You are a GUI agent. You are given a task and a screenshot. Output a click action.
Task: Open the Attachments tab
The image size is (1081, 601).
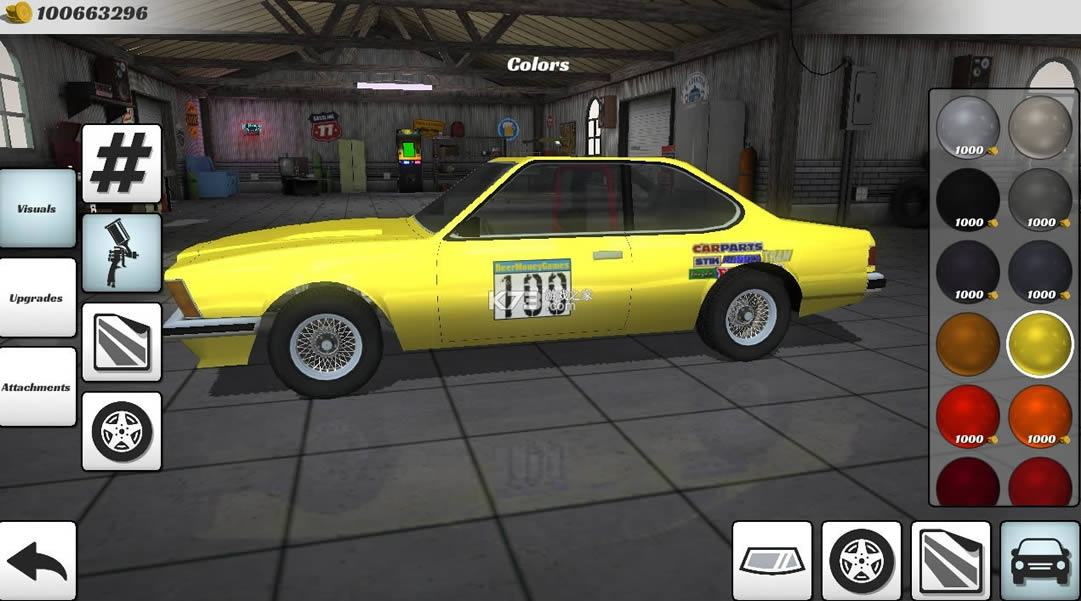pyautogui.click(x=37, y=387)
